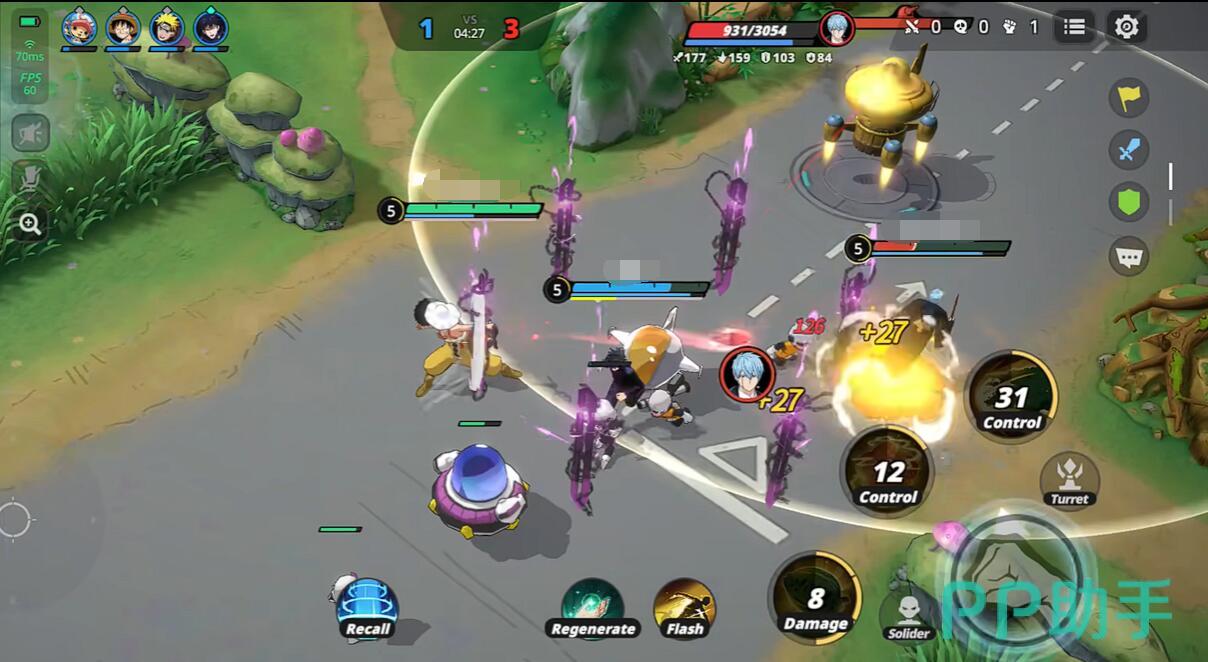Use the Regenerate spell
The image size is (1208, 662).
pos(592,607)
